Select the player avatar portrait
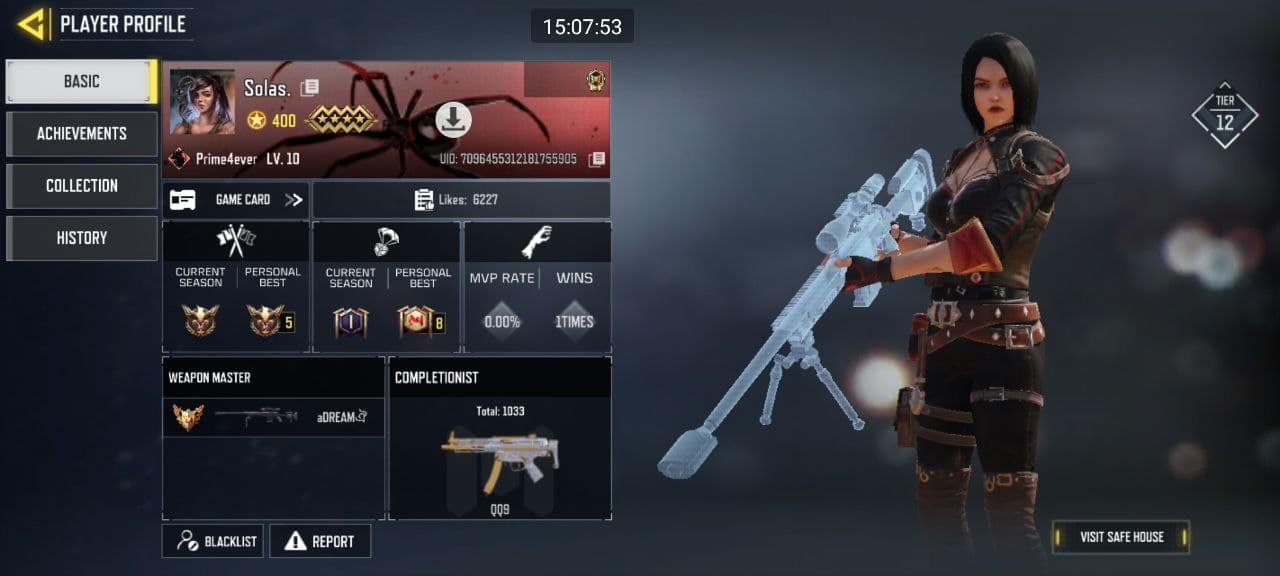The image size is (1280, 576). pos(202,102)
